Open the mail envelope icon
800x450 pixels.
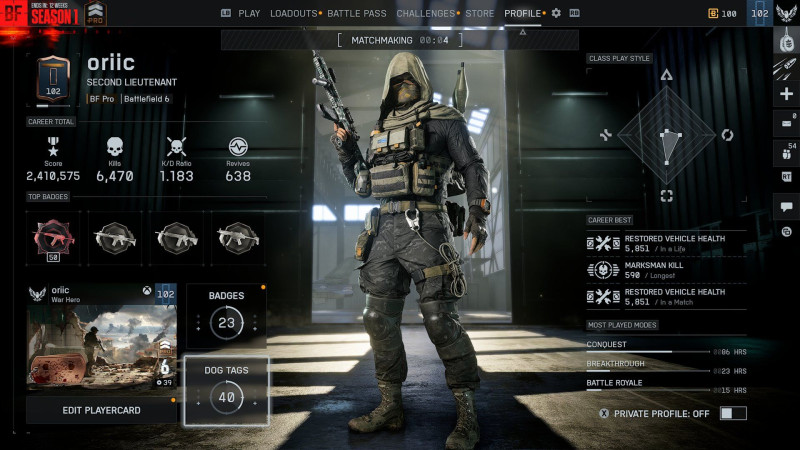click(x=786, y=123)
